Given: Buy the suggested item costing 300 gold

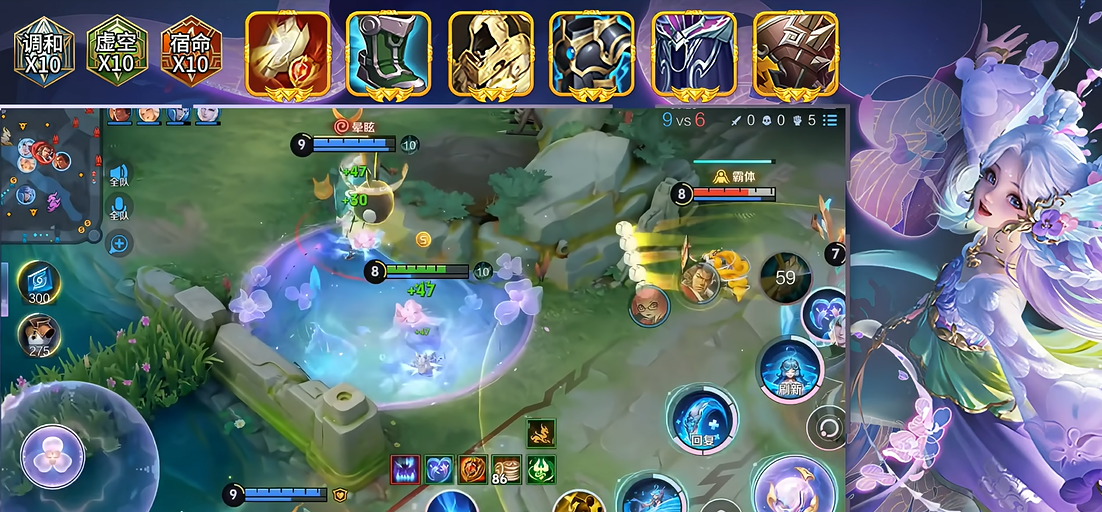Looking at the screenshot, I should pyautogui.click(x=40, y=283).
